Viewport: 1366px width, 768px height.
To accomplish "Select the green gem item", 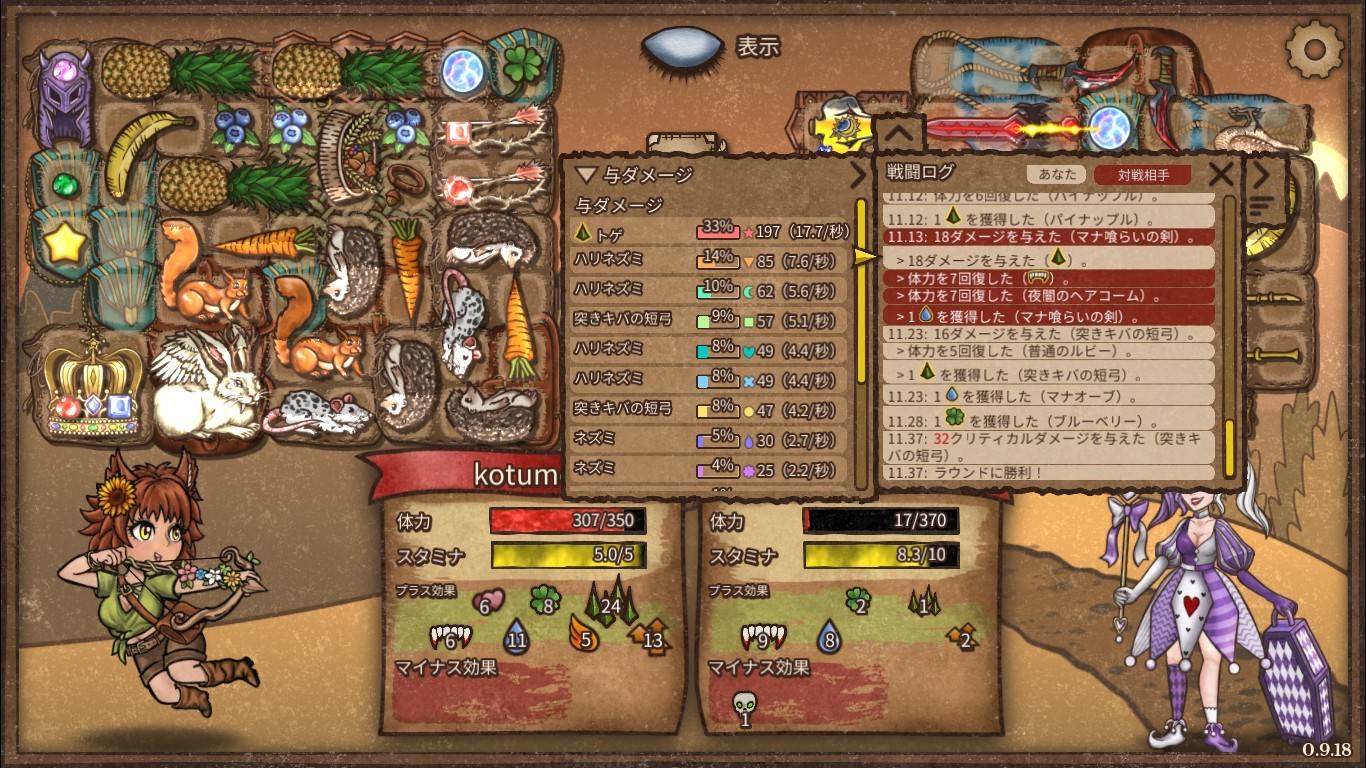I will (64, 185).
